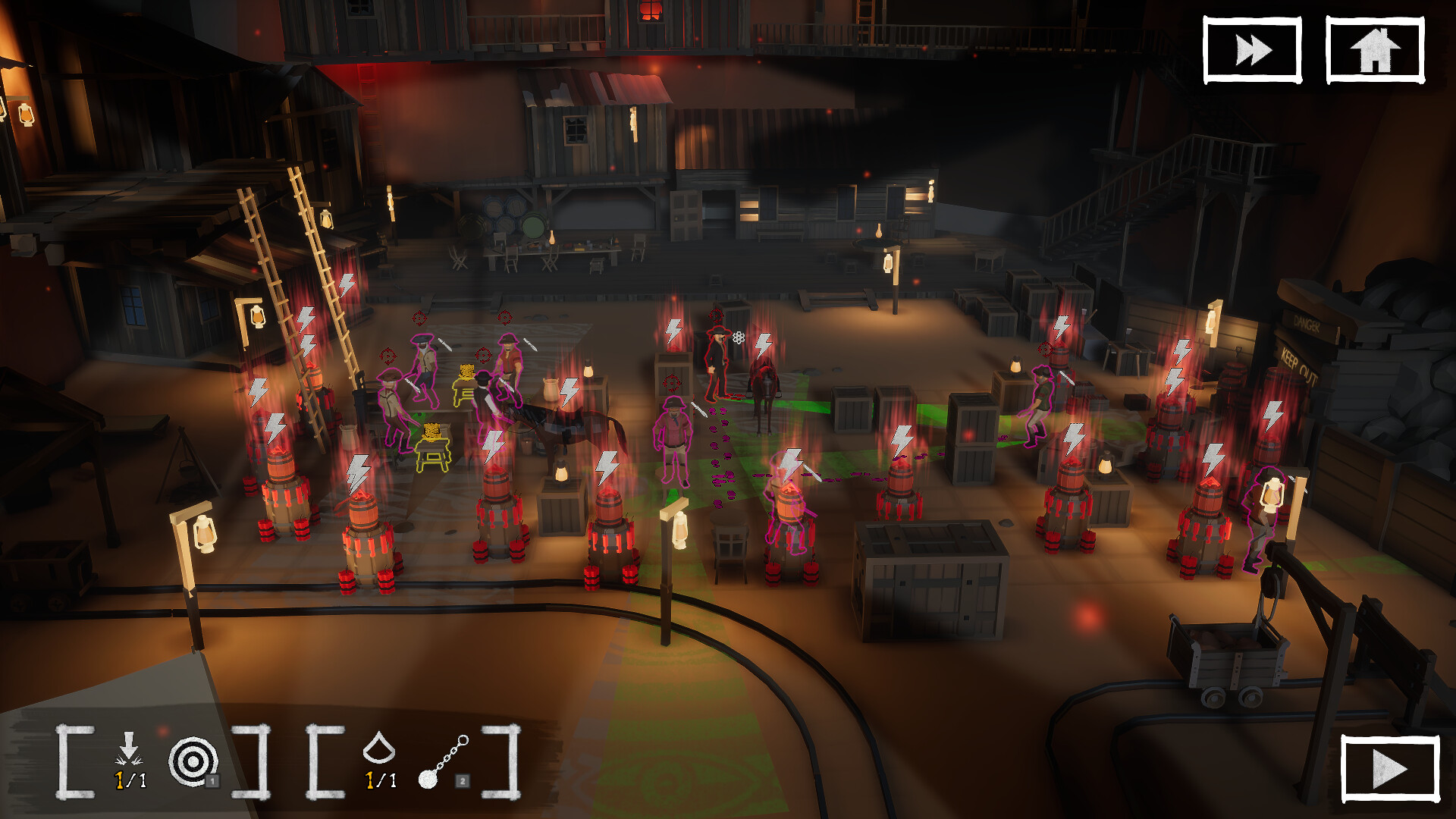Activate the ball and chain ability
The image size is (1456, 819).
click(444, 761)
